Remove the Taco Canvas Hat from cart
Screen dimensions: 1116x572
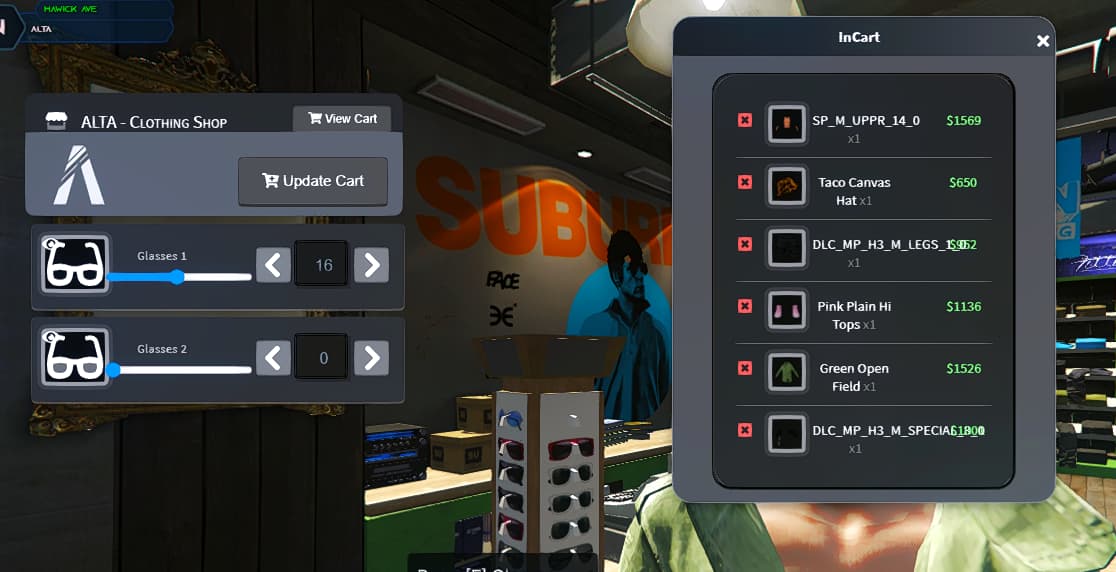(x=745, y=182)
